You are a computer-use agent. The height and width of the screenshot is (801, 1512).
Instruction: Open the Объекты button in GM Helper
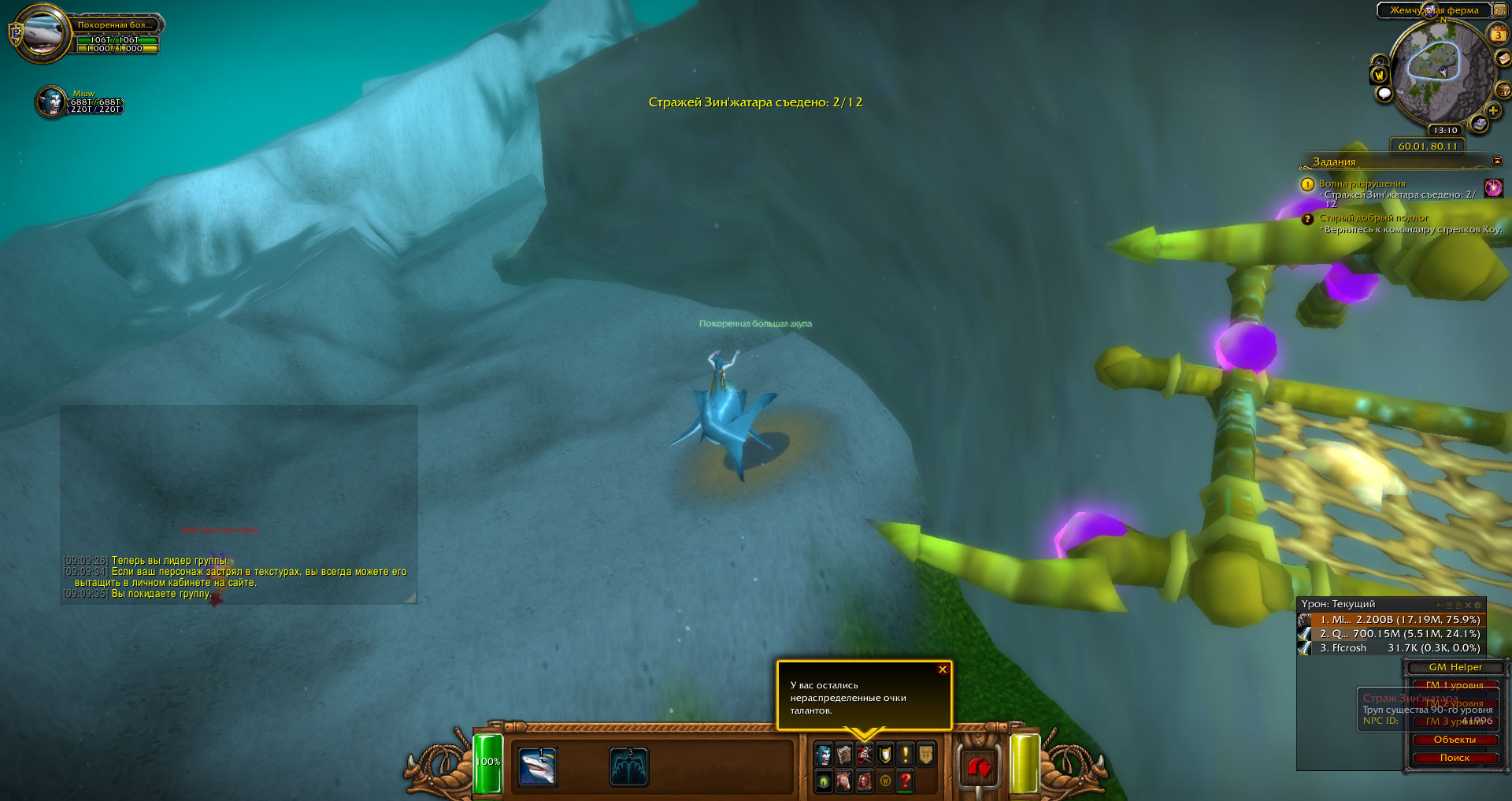1455,740
